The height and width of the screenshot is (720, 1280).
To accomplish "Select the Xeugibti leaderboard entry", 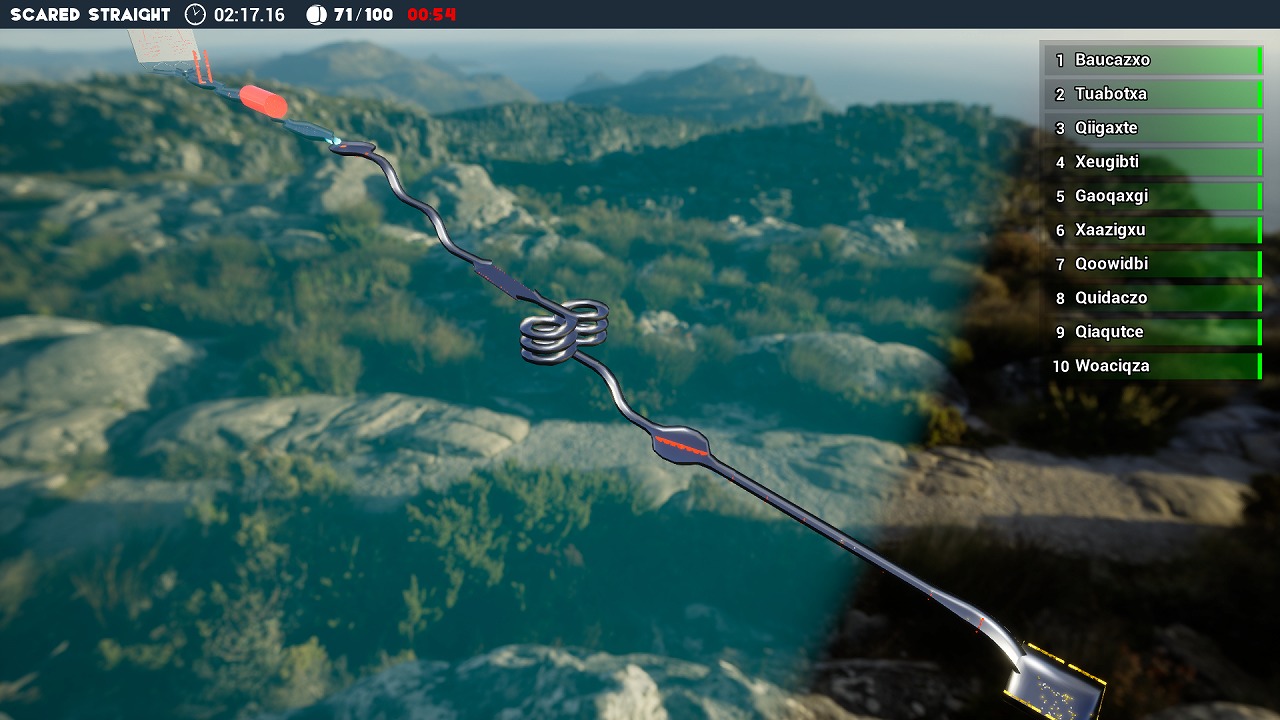I will coord(1152,162).
